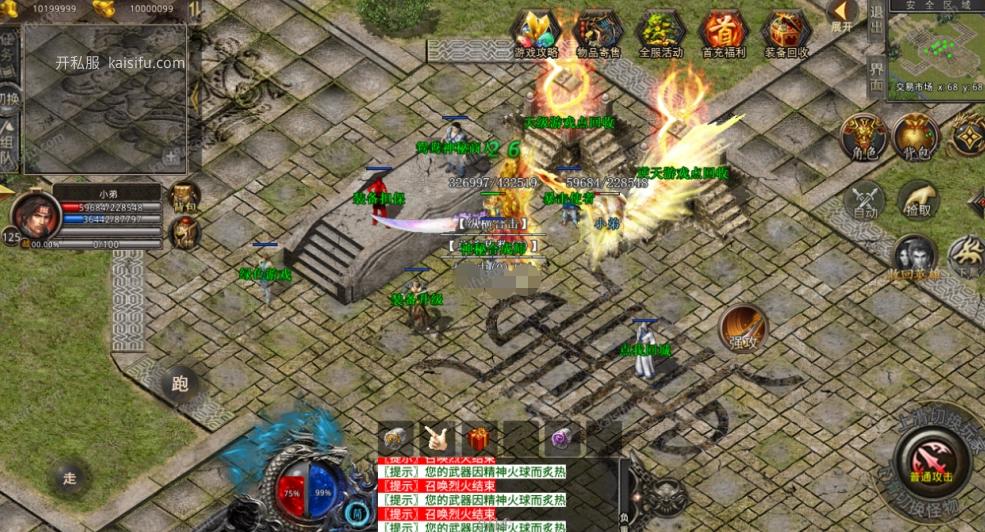The image size is (985, 532).
Task: Tap the 拾取 pickup button
Action: tap(916, 200)
